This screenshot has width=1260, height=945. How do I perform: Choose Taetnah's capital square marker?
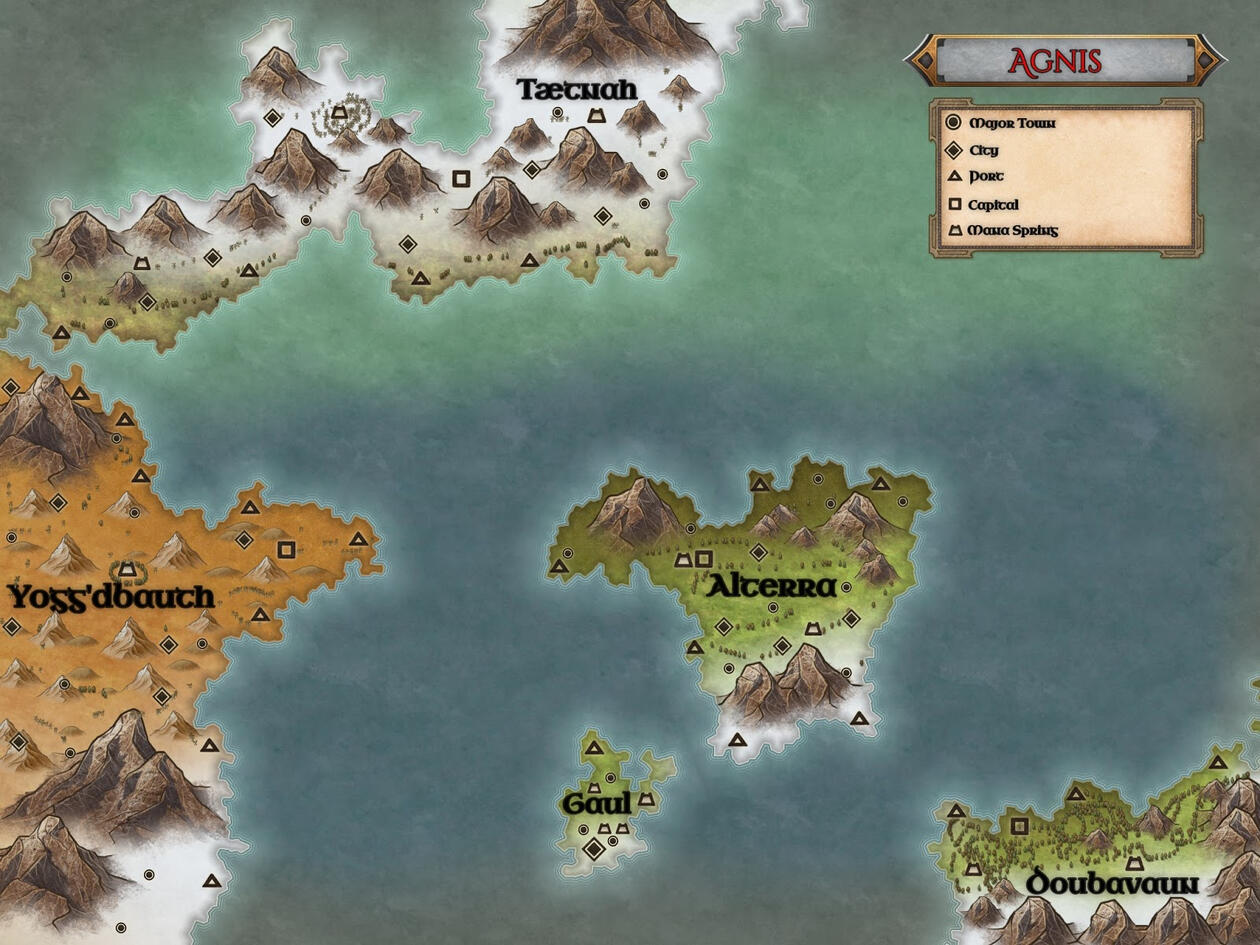(461, 179)
